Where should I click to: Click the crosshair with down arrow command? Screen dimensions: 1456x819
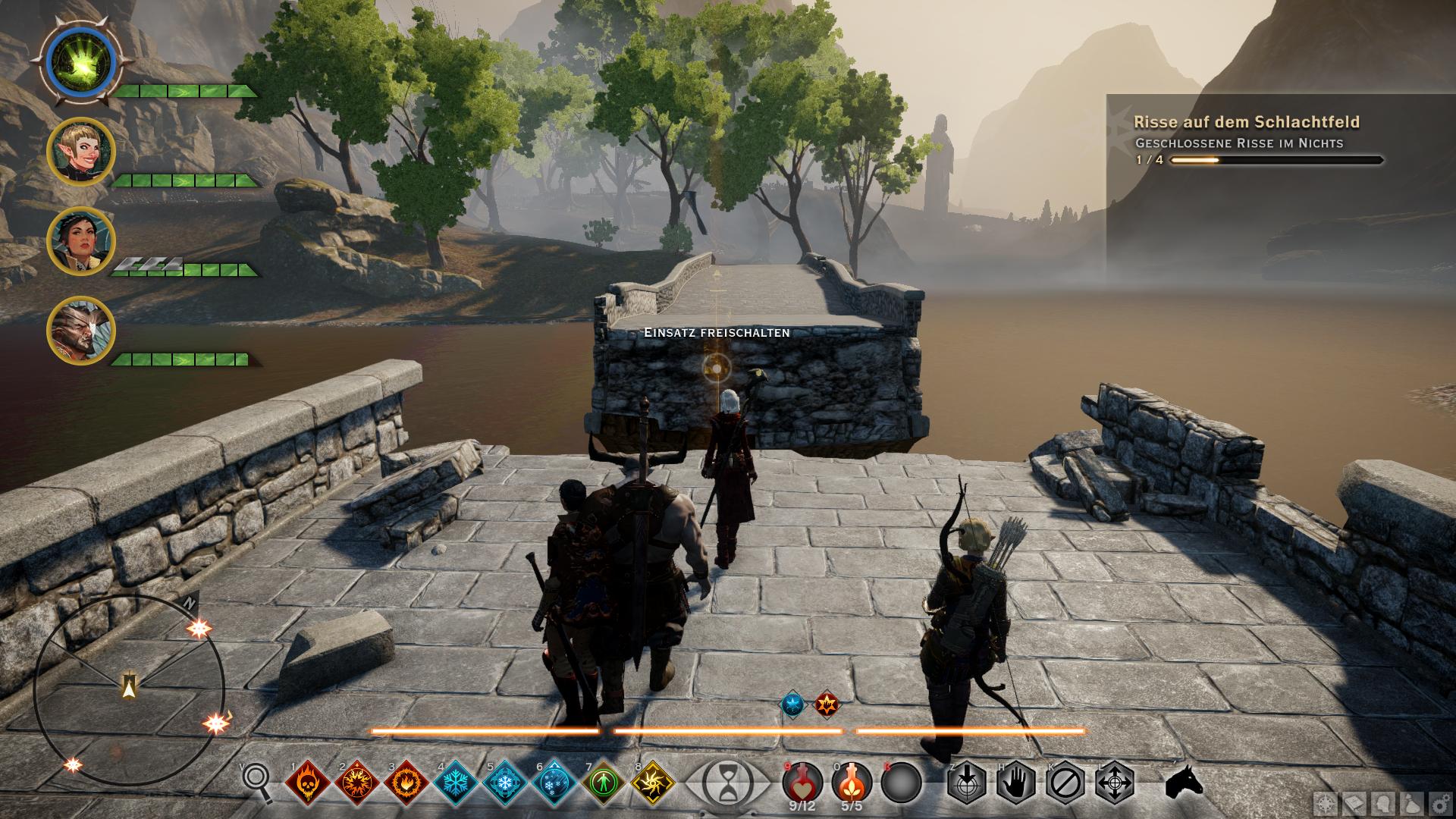point(966,781)
